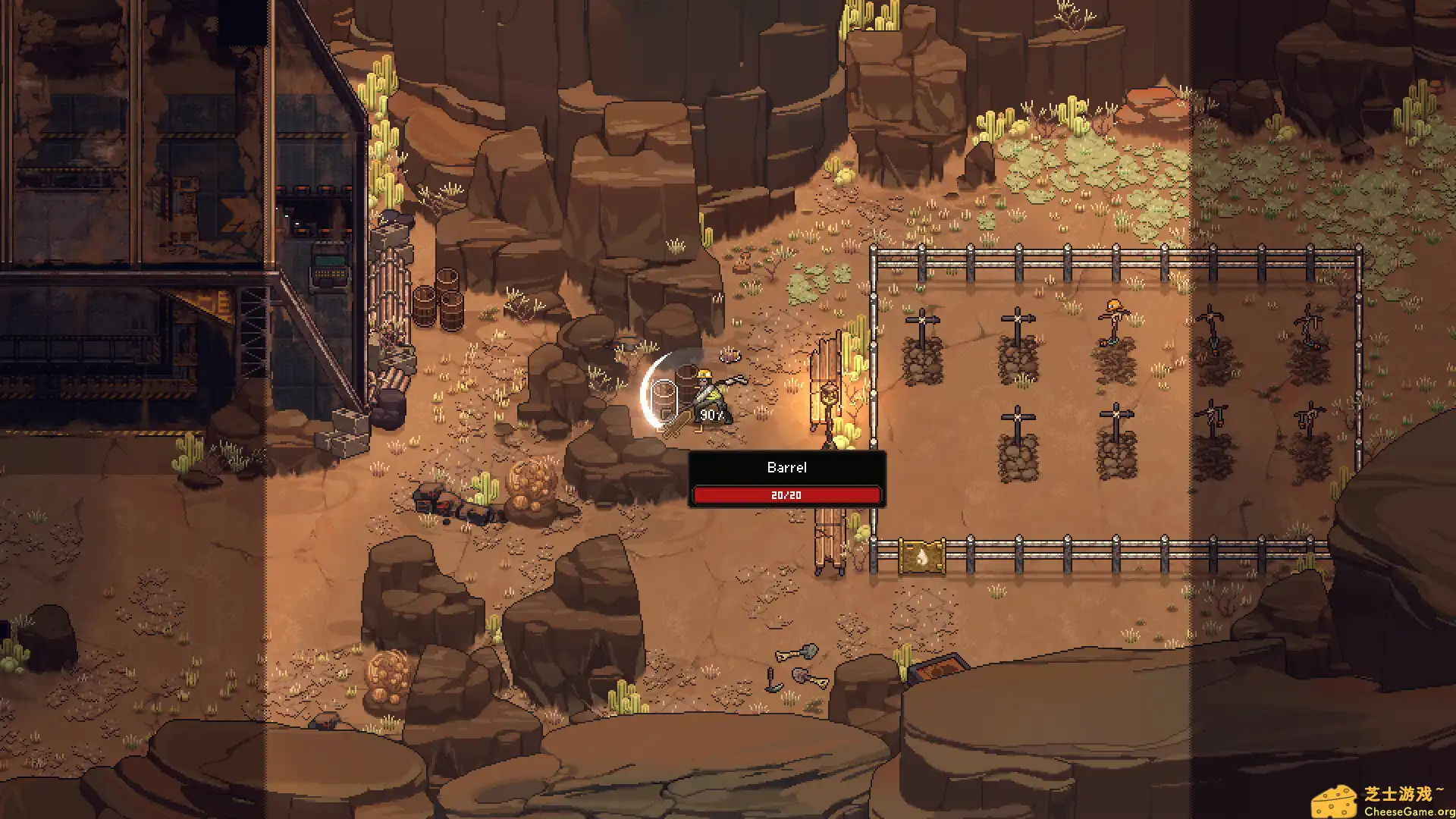The height and width of the screenshot is (819, 1456).
Task: Click the tall wooden ladder near the fence
Action: pos(829,538)
